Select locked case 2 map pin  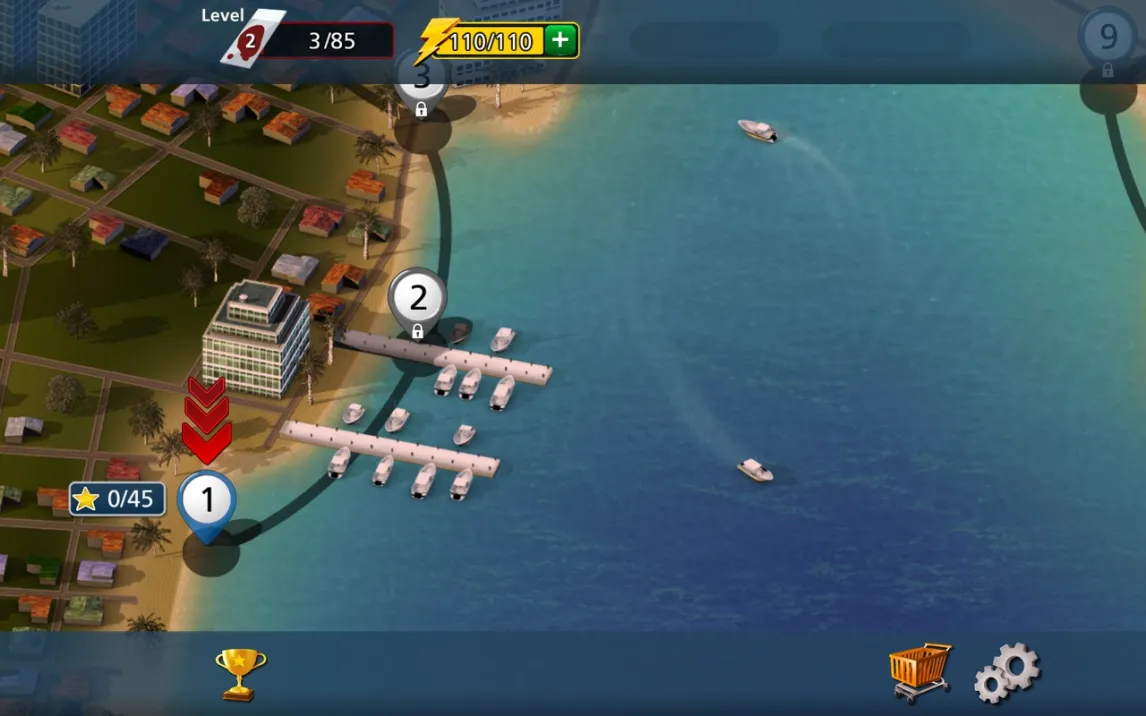[x=417, y=300]
